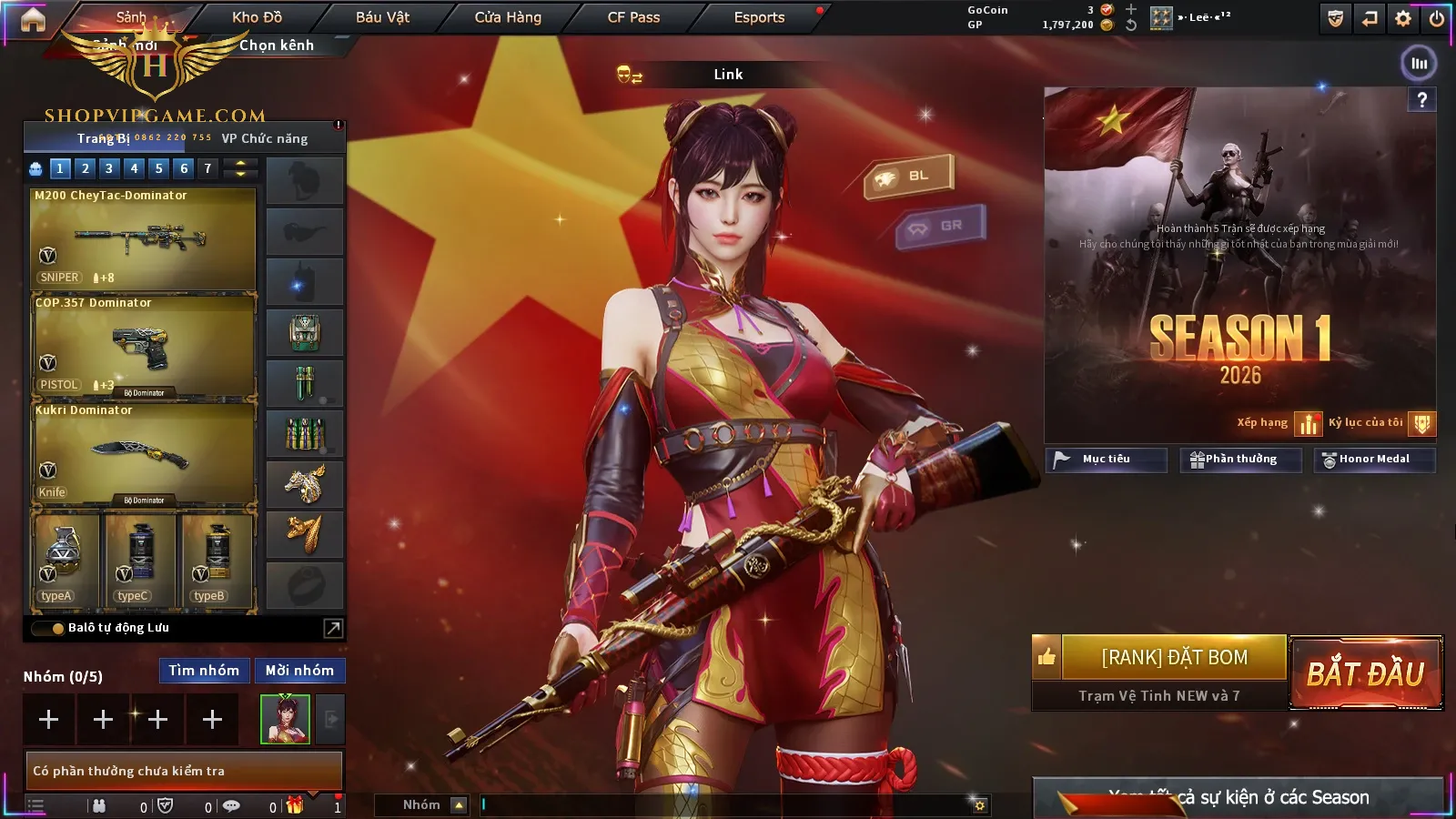The width and height of the screenshot is (1456, 819).
Task: Open the Honor Medal panel
Action: pos(1374,460)
